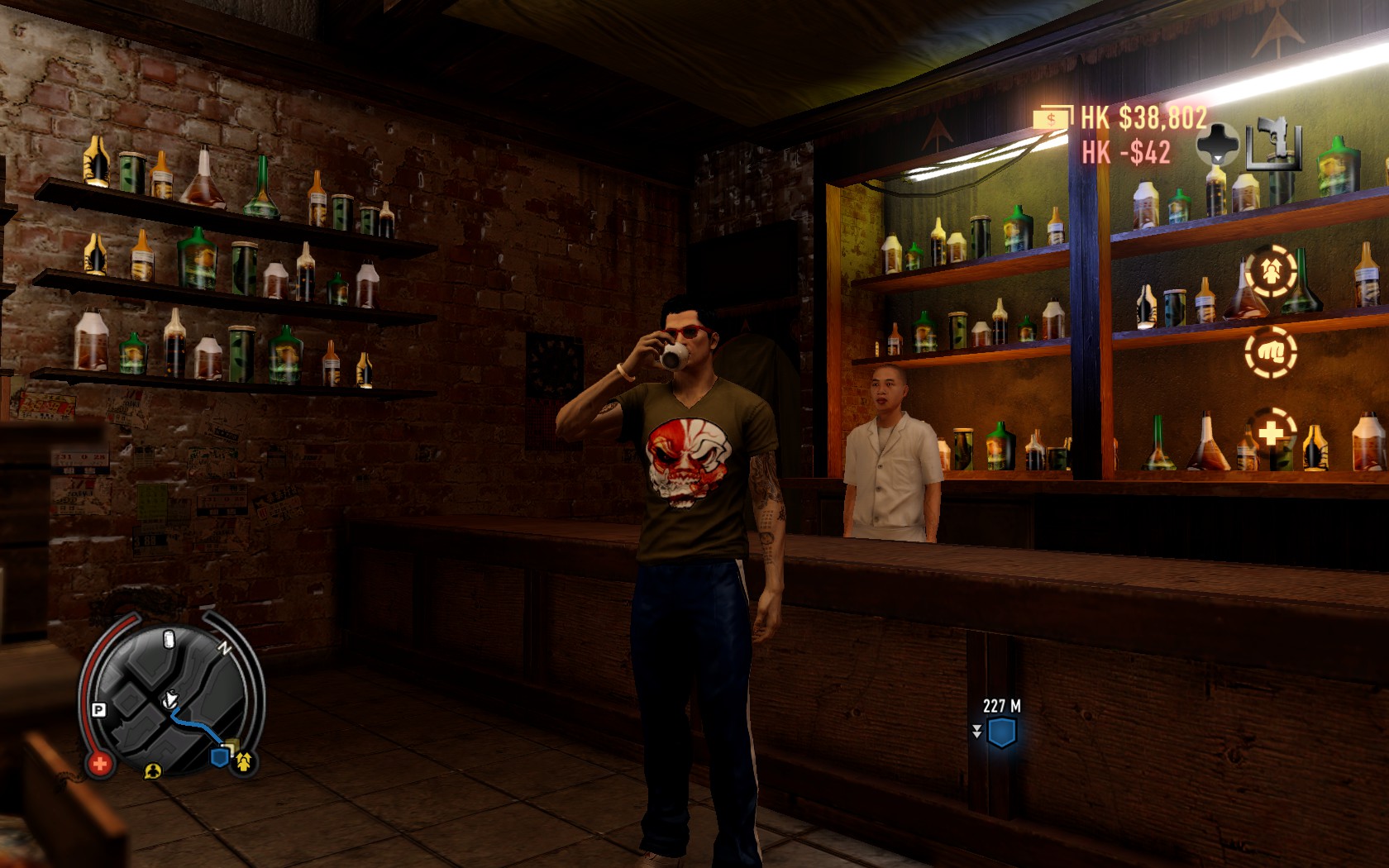Click the white vehicle marker on minimap
This screenshot has width=1389, height=868.
(169, 639)
